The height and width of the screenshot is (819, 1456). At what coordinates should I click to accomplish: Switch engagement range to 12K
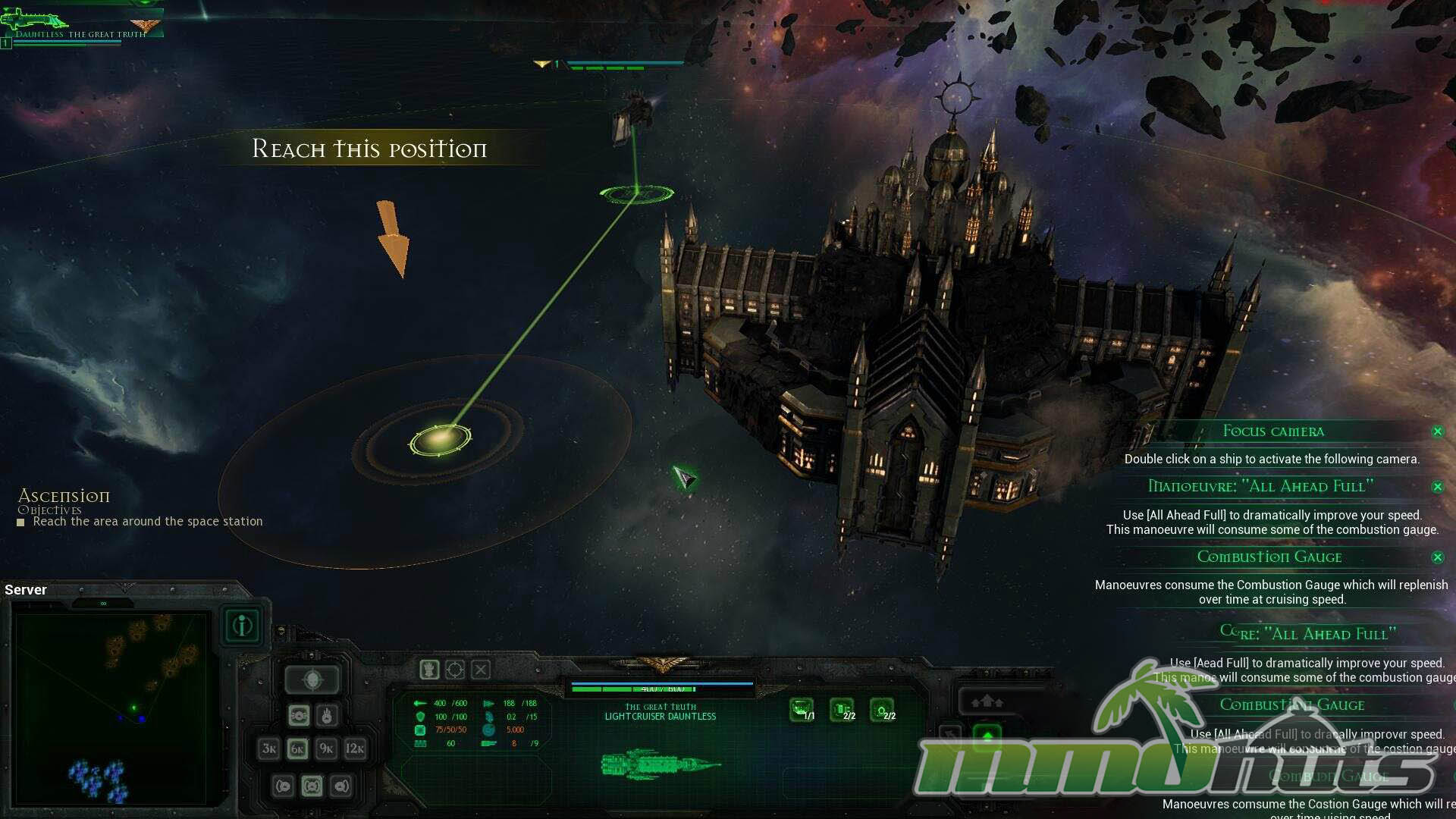coord(355,748)
